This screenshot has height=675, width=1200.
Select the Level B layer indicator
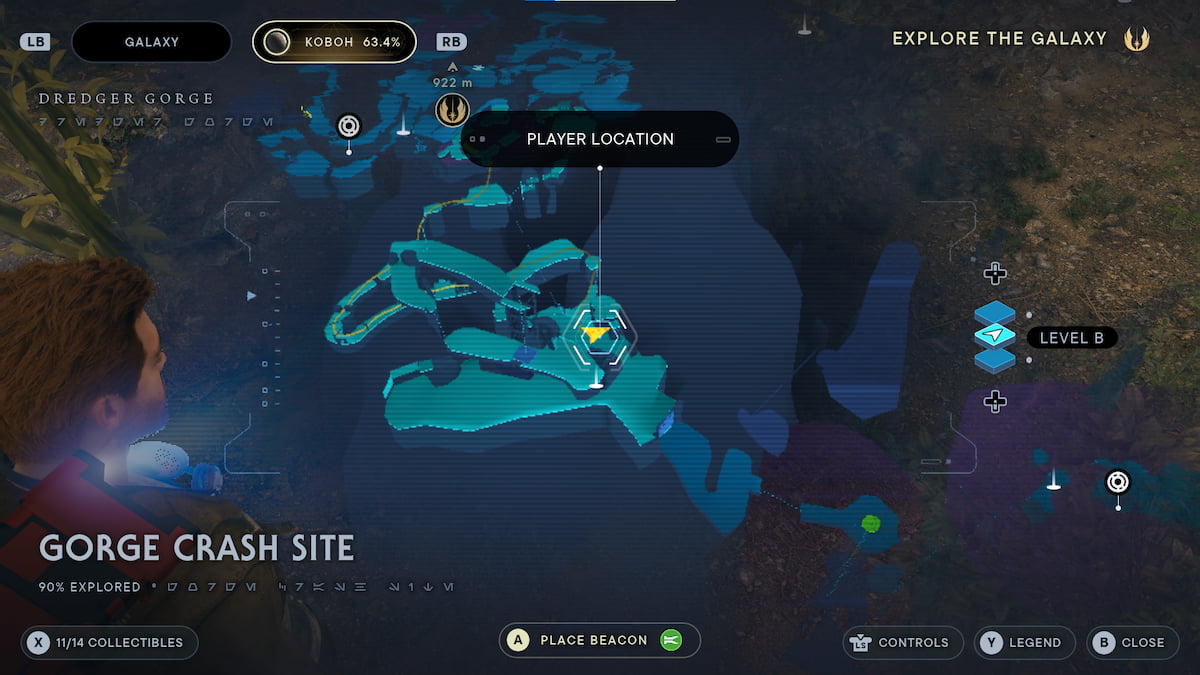point(1071,338)
